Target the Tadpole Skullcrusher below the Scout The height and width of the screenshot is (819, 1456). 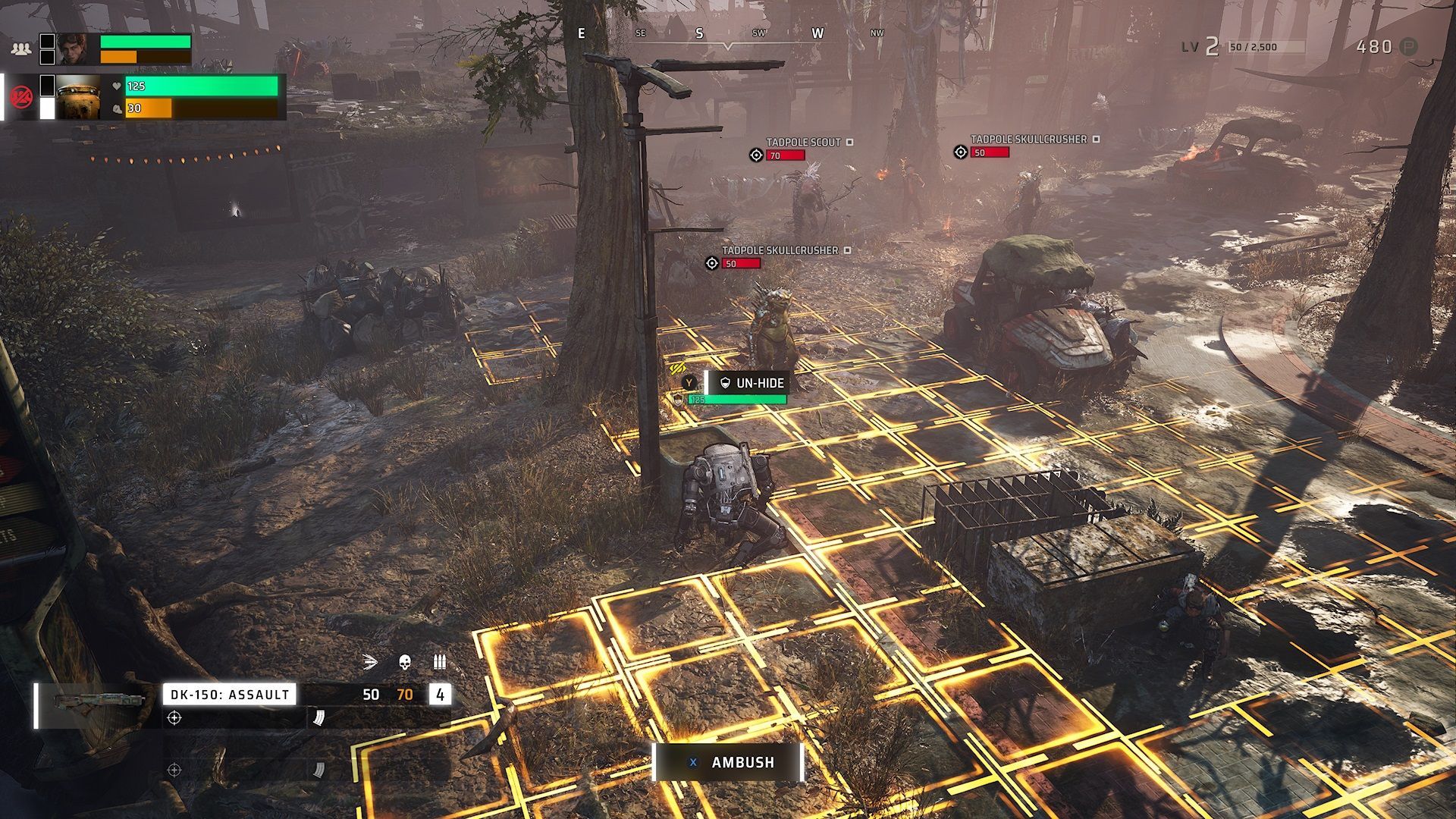712,263
